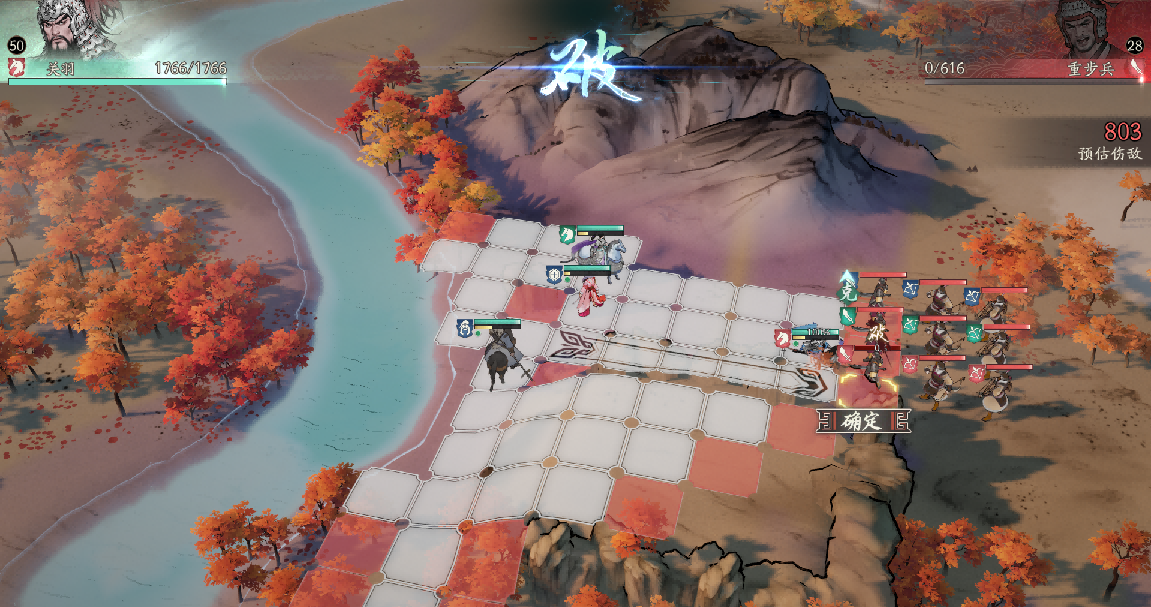The image size is (1151, 607).
Task: Confirm the attack with the 确定 button
Action: [x=864, y=421]
